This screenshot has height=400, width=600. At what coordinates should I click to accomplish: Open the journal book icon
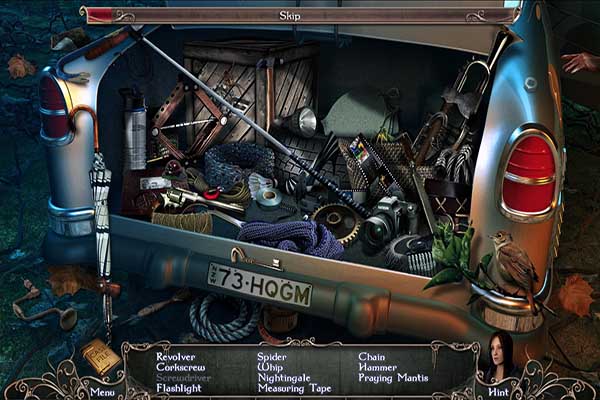[102, 357]
